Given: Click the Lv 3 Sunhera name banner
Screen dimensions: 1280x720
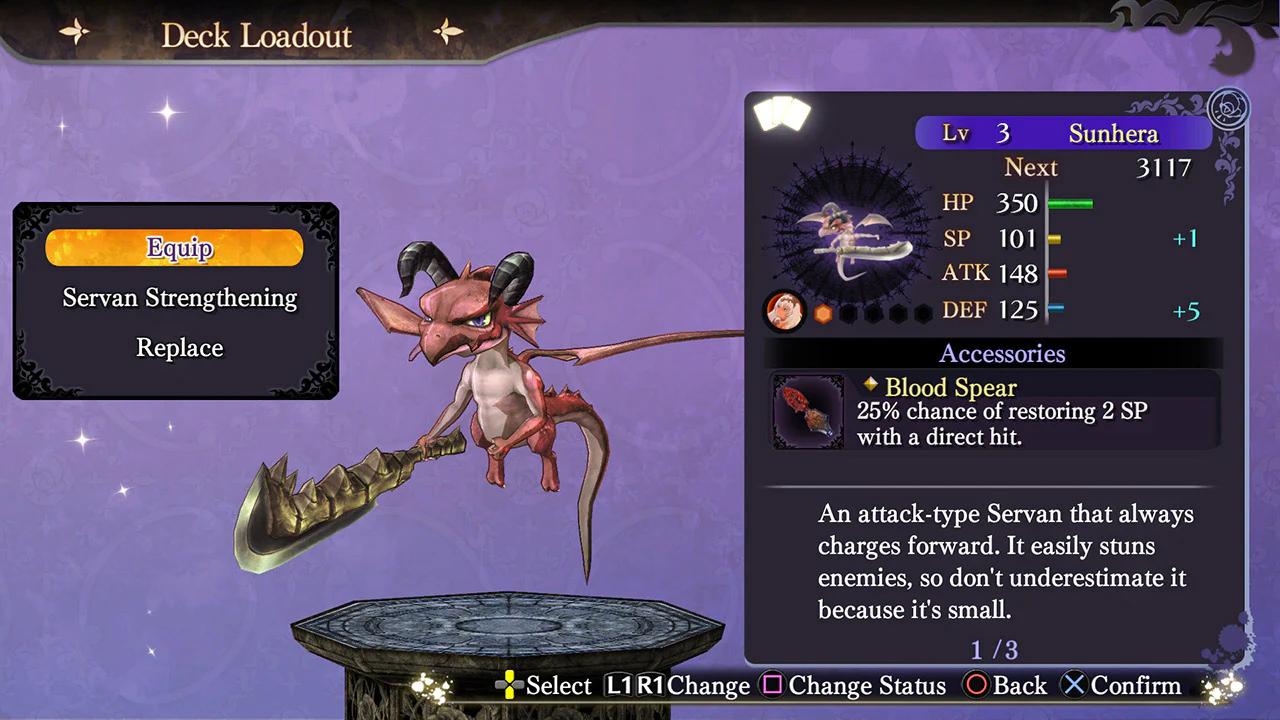Looking at the screenshot, I should (1064, 133).
